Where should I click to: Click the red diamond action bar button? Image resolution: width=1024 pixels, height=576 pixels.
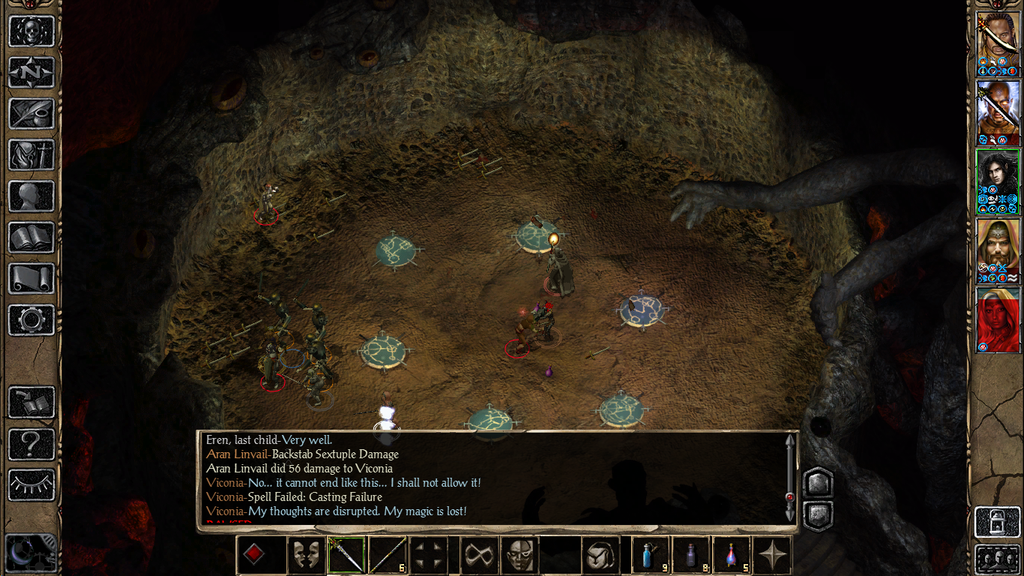254,555
